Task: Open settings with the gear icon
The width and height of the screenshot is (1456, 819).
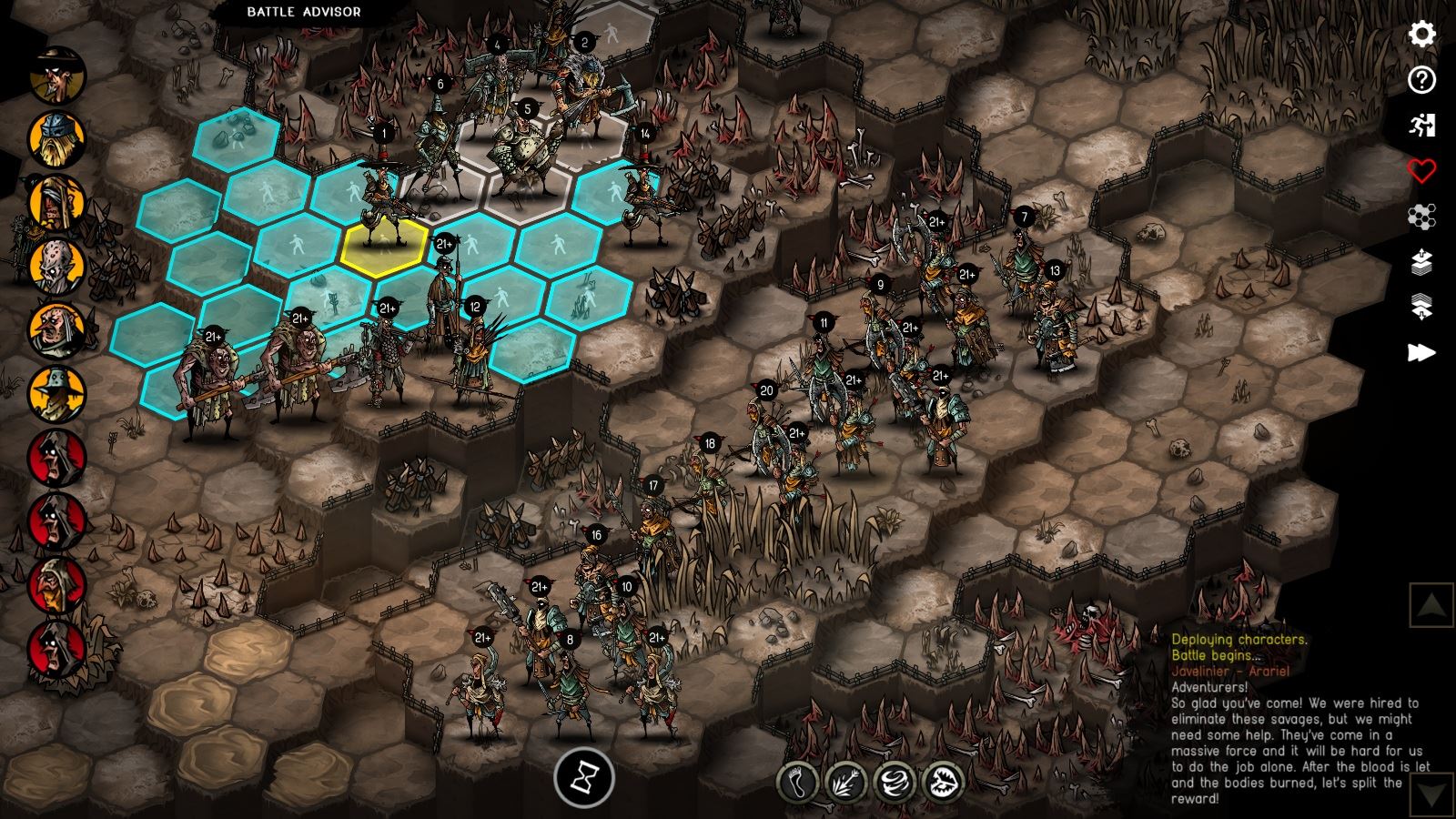Action: (1421, 35)
